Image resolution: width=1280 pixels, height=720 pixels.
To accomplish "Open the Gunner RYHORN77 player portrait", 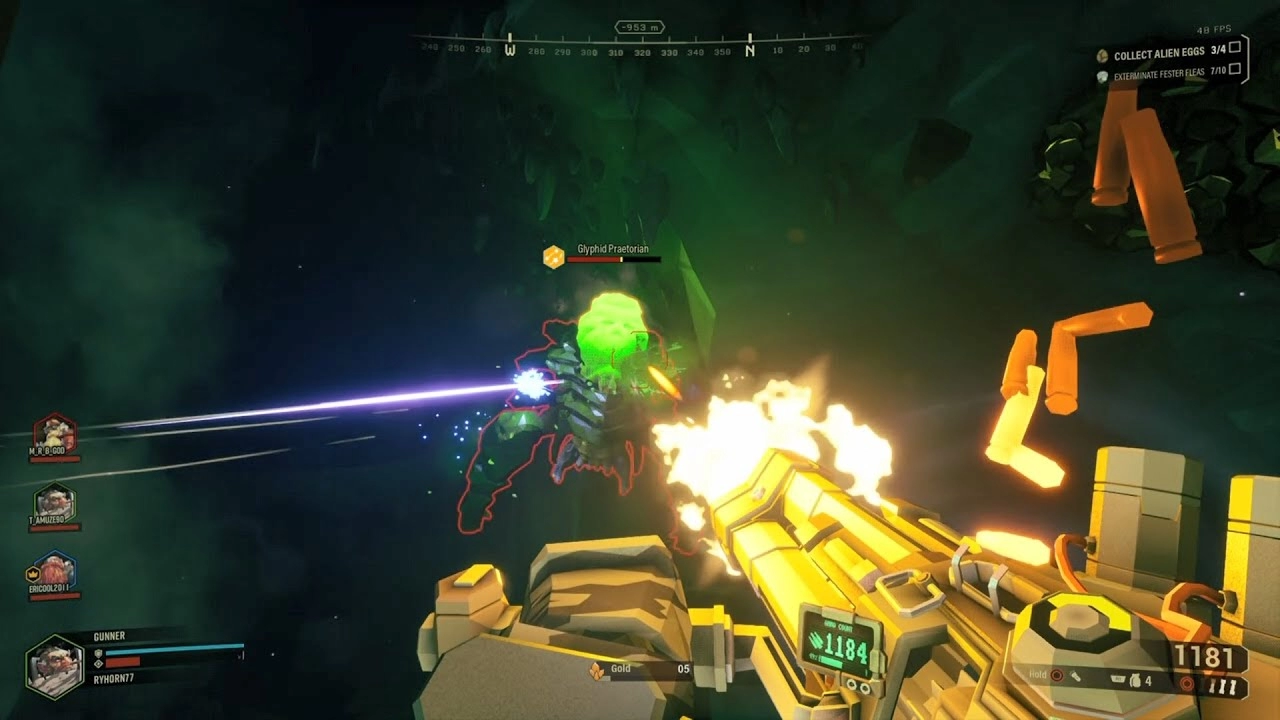I will 55,668.
